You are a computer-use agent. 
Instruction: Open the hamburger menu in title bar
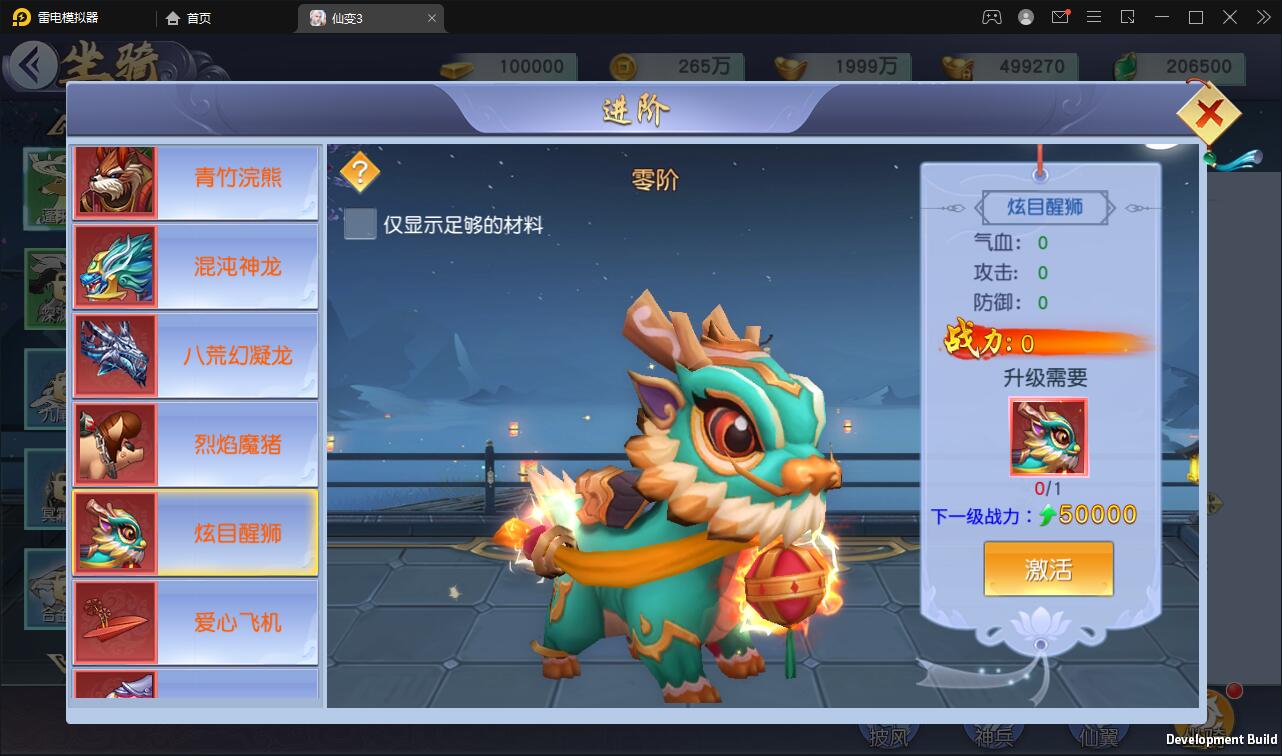pyautogui.click(x=1095, y=17)
